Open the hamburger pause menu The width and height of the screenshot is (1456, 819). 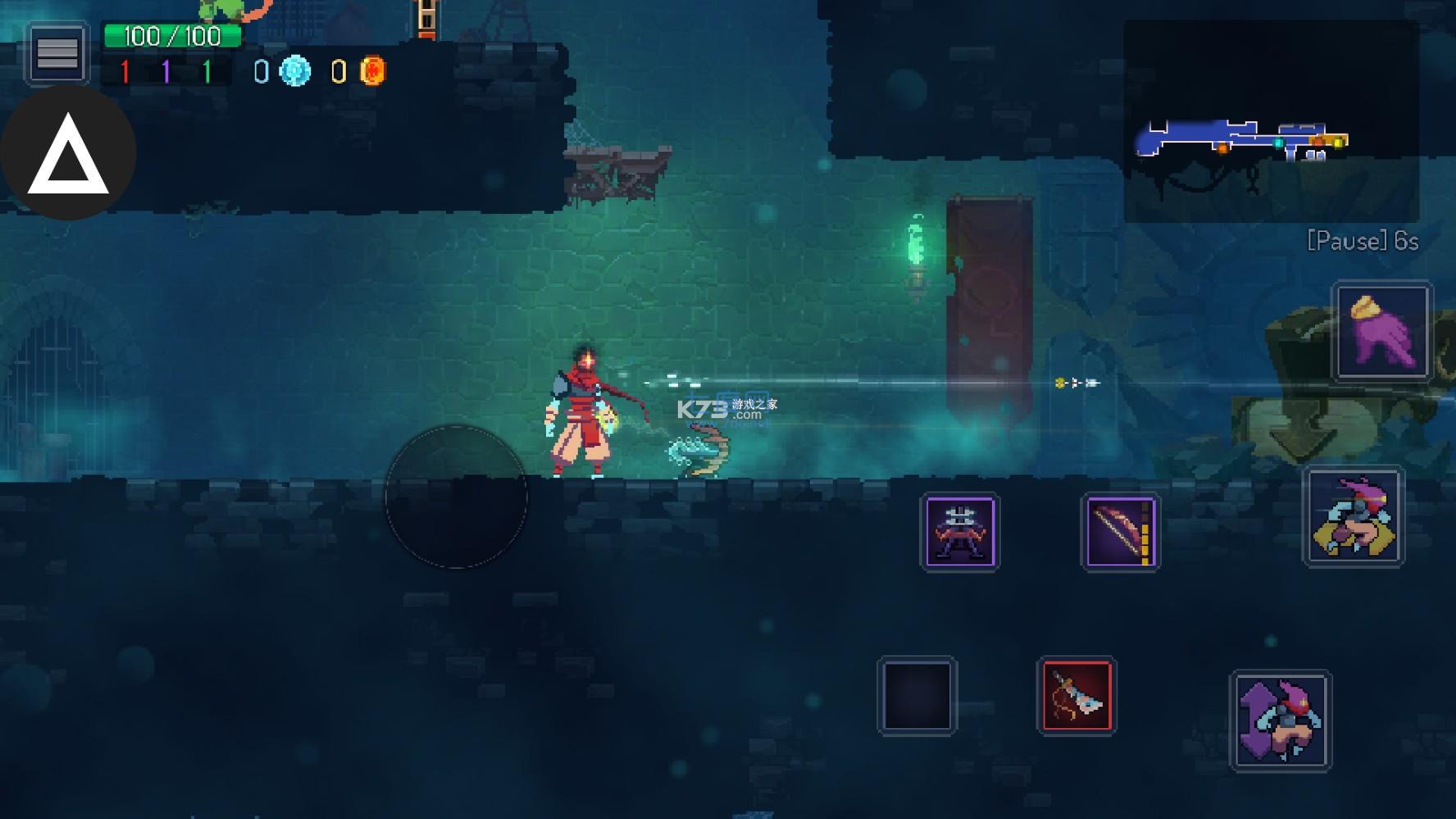click(57, 54)
